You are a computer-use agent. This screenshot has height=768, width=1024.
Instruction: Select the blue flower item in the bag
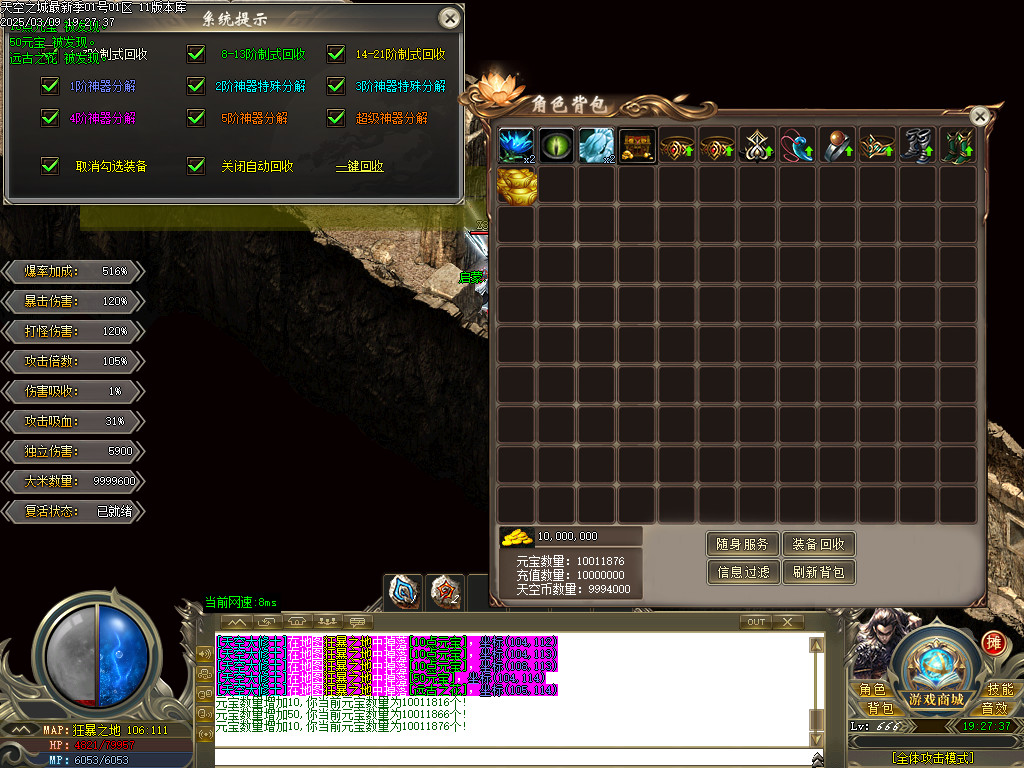tap(518, 146)
